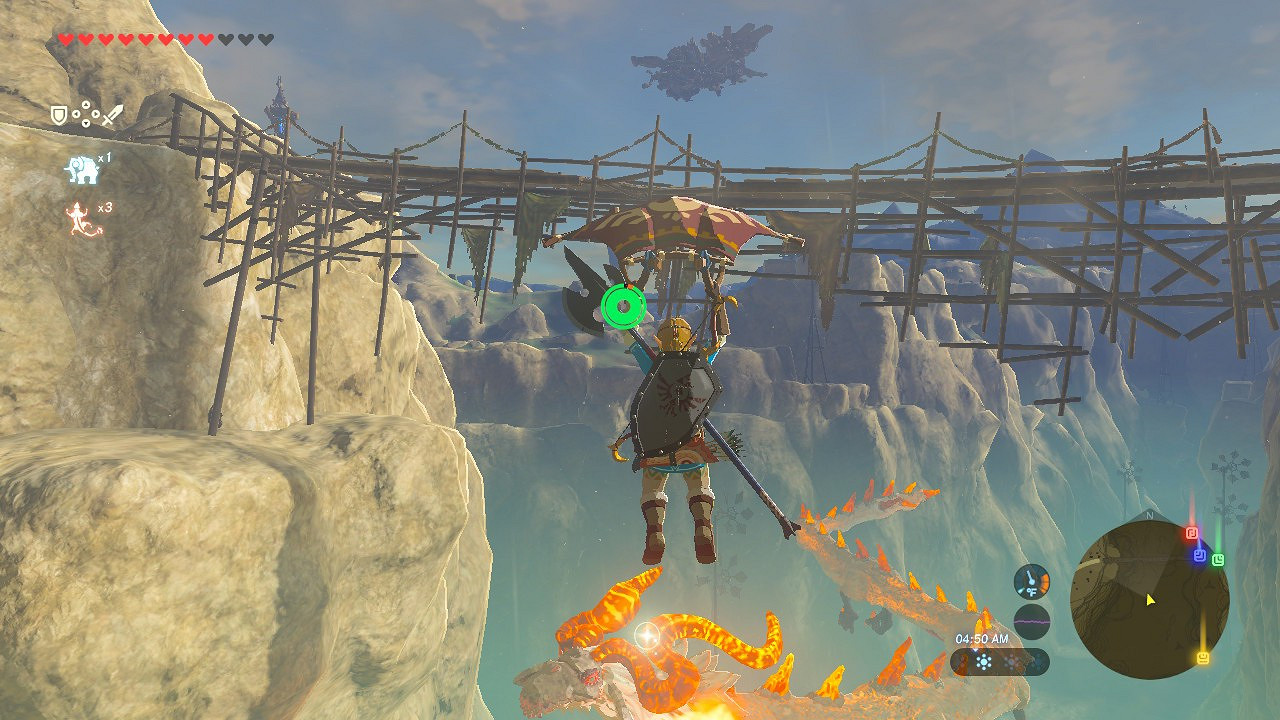Show the weather forecast bar
Screen dimensions: 1280x720
(x=999, y=662)
